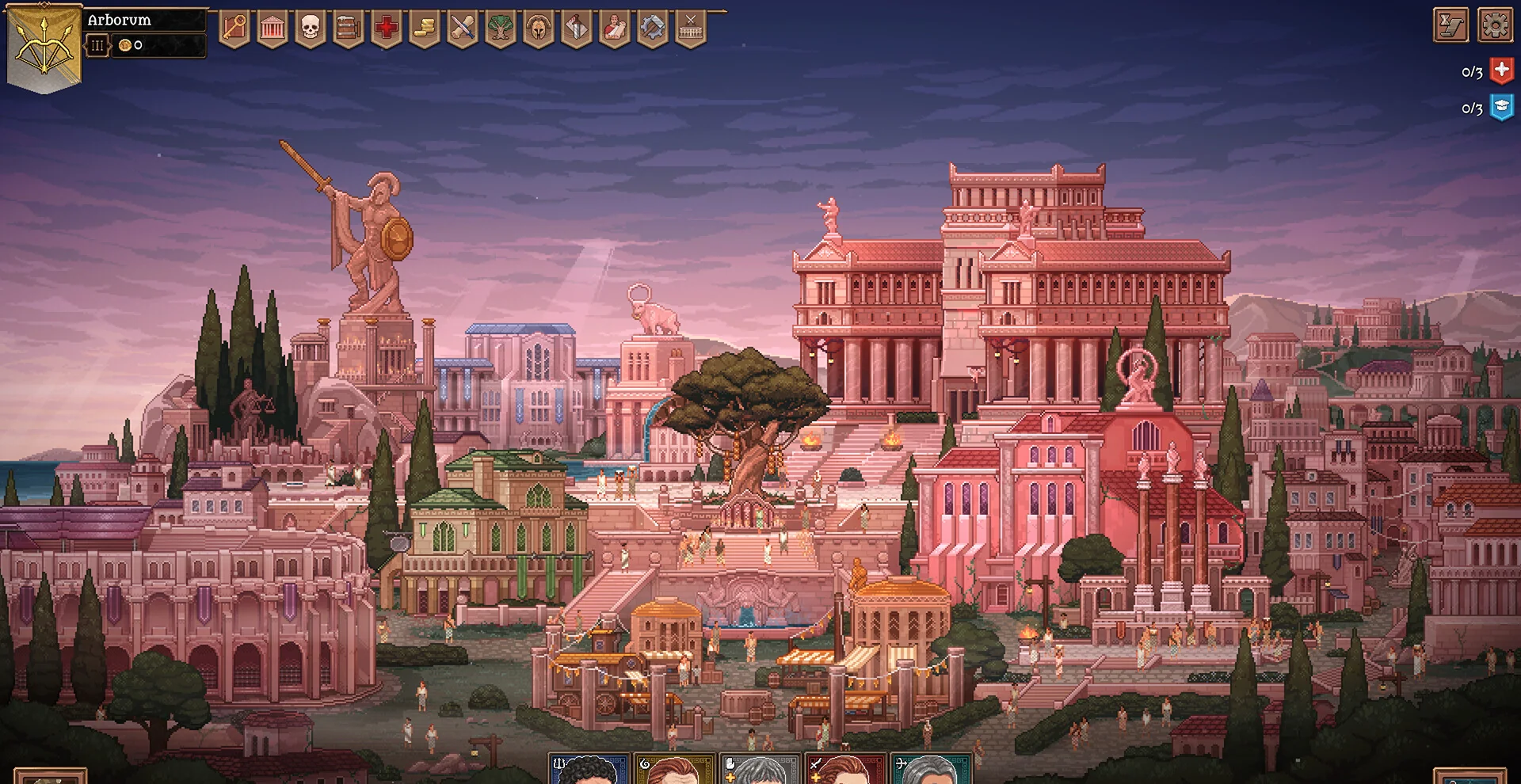Select the crossed swords arena banner

[691, 29]
